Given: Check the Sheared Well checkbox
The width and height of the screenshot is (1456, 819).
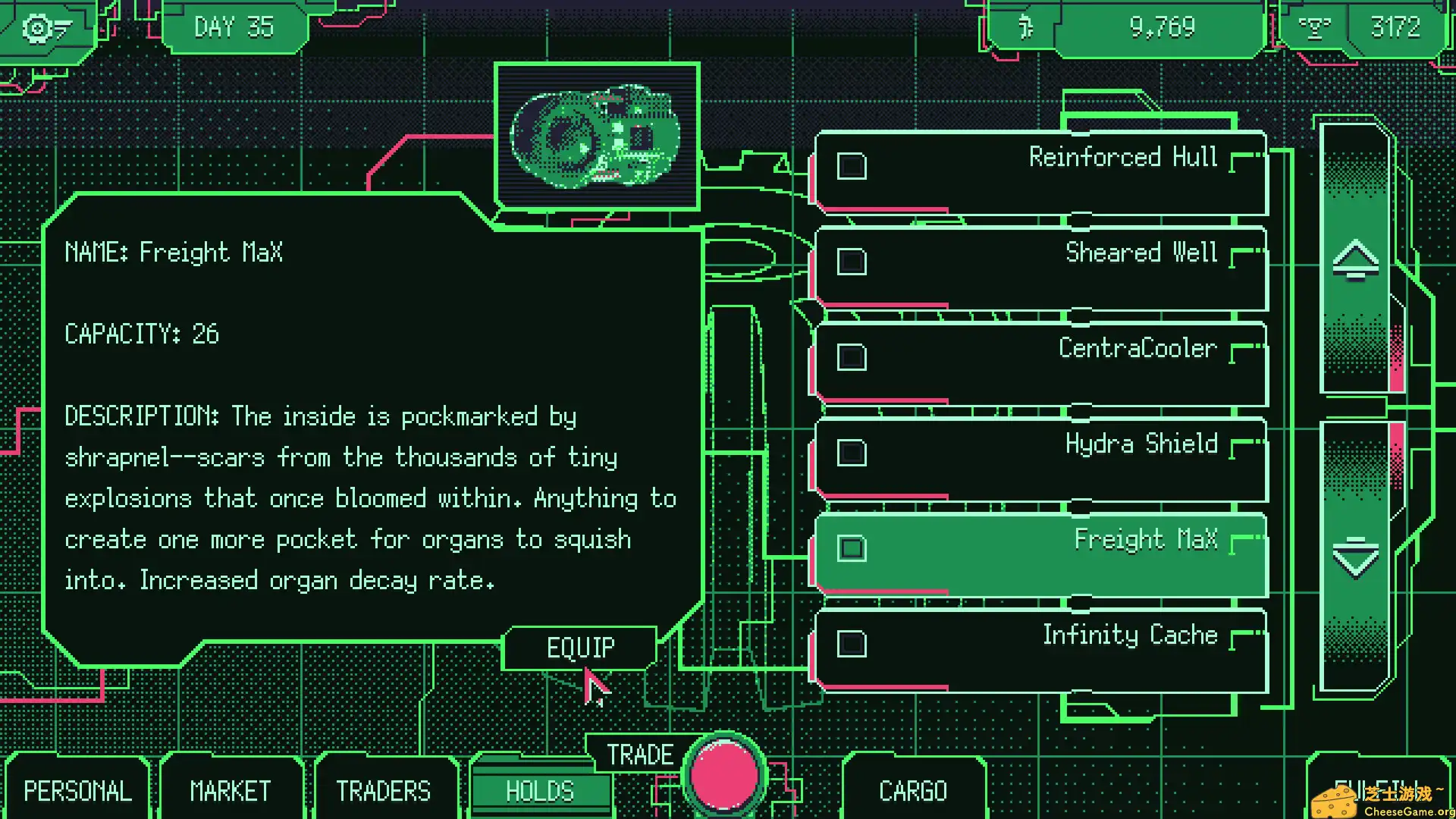Looking at the screenshot, I should click(x=851, y=262).
